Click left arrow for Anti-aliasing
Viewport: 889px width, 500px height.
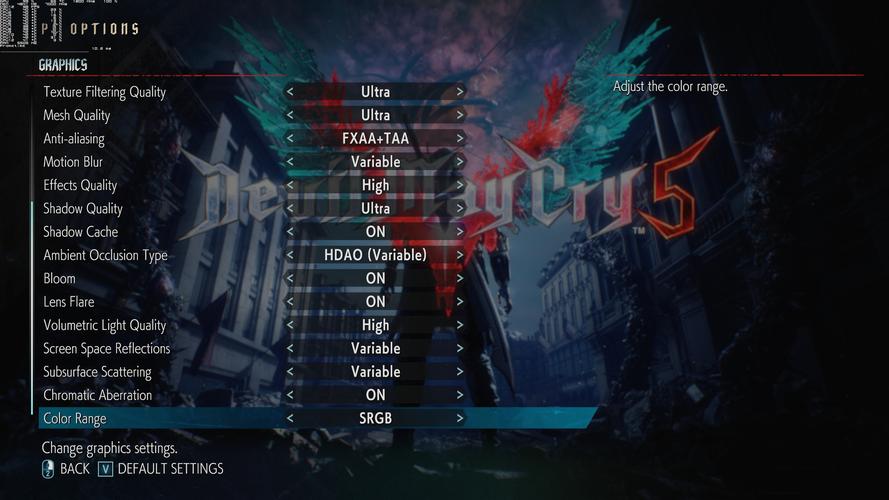pos(290,139)
